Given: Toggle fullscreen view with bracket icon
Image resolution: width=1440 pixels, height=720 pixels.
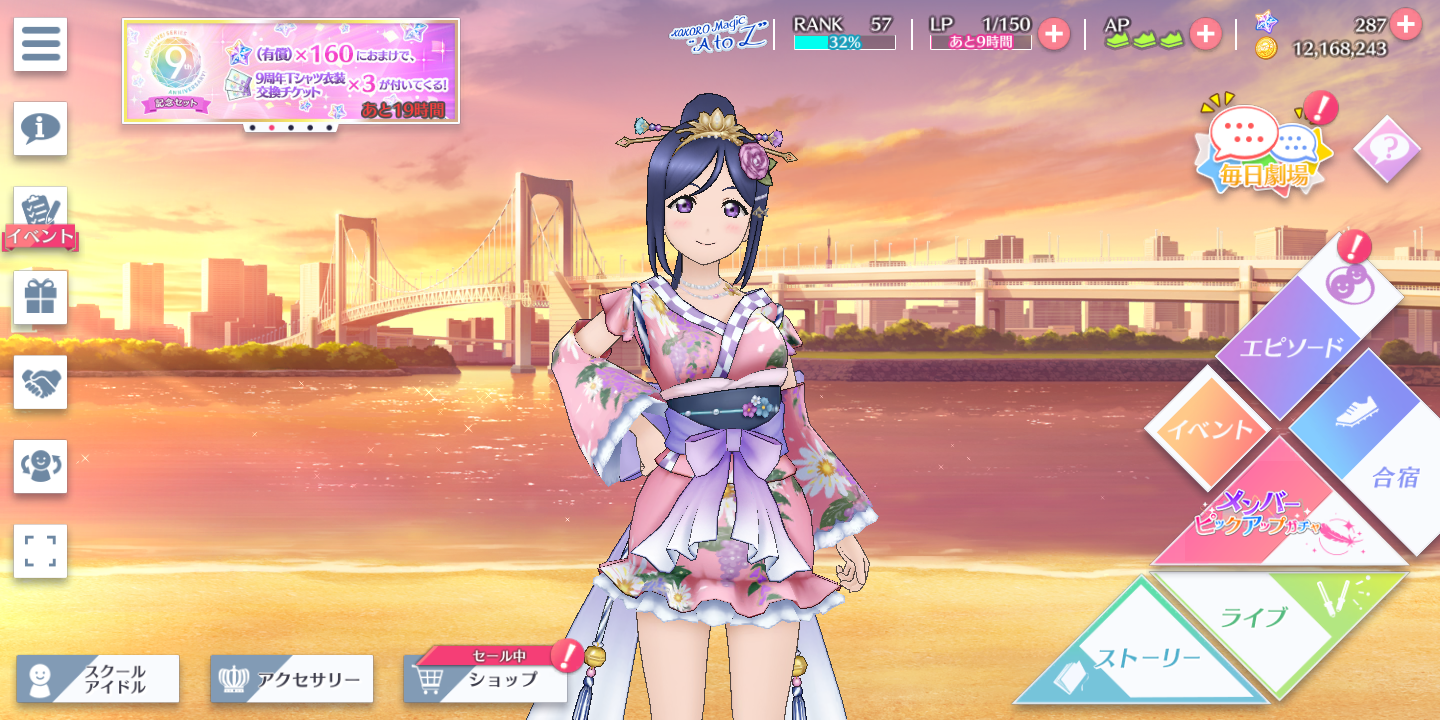Looking at the screenshot, I should tap(40, 551).
